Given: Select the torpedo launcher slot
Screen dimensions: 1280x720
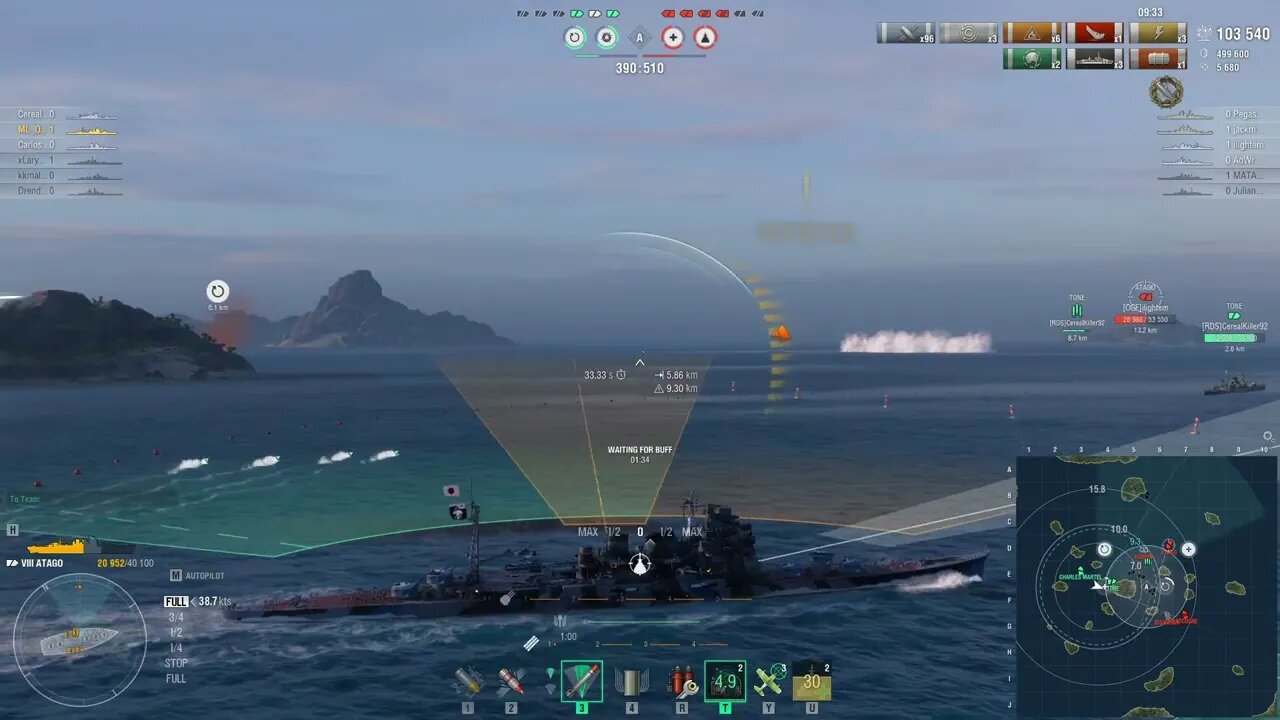Looking at the screenshot, I should point(581,681).
